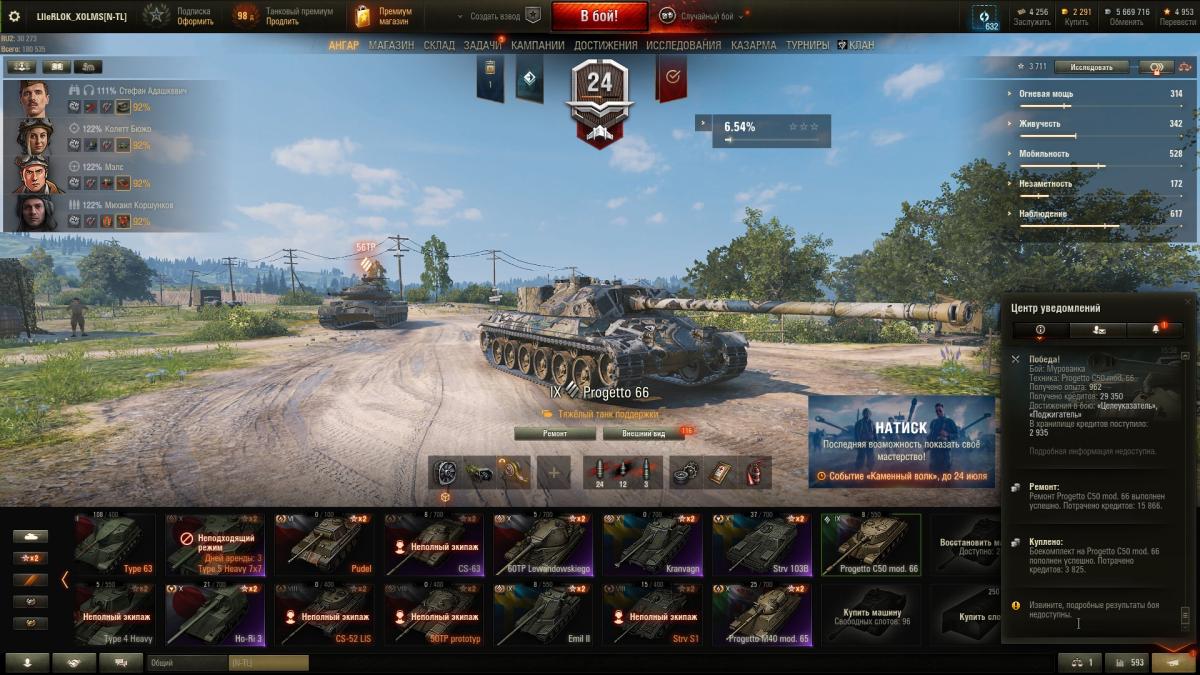Select the Pudel tank from the carousel

click(328, 545)
